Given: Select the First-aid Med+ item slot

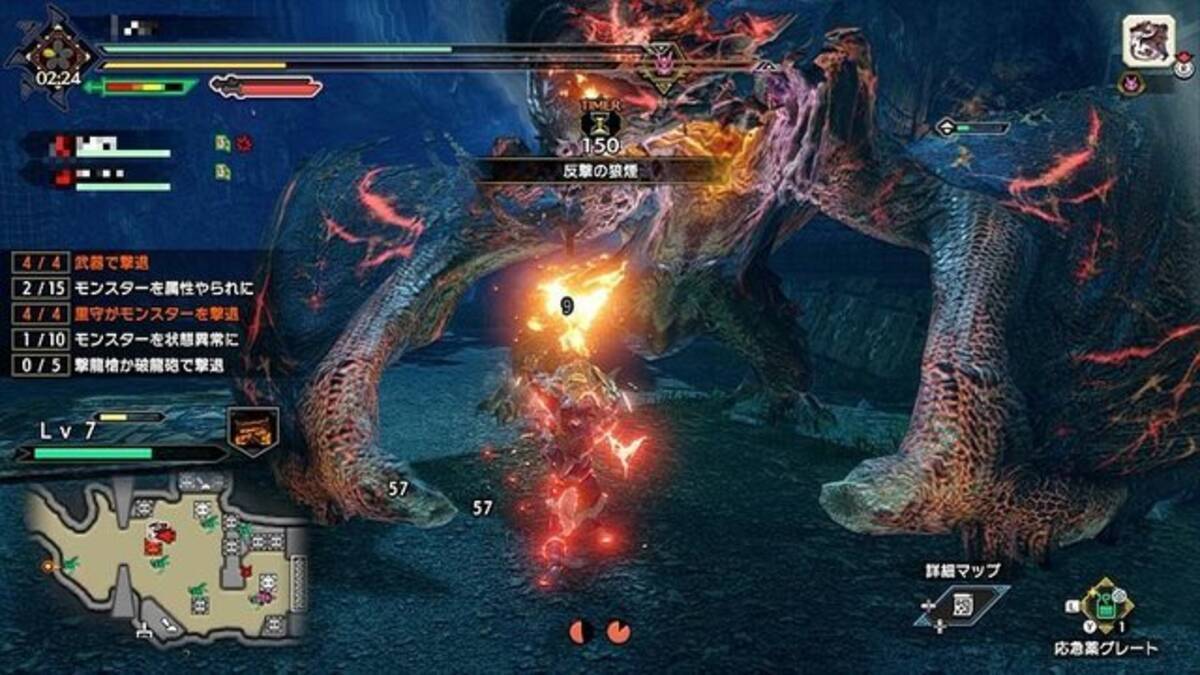Looking at the screenshot, I should tap(1105, 606).
